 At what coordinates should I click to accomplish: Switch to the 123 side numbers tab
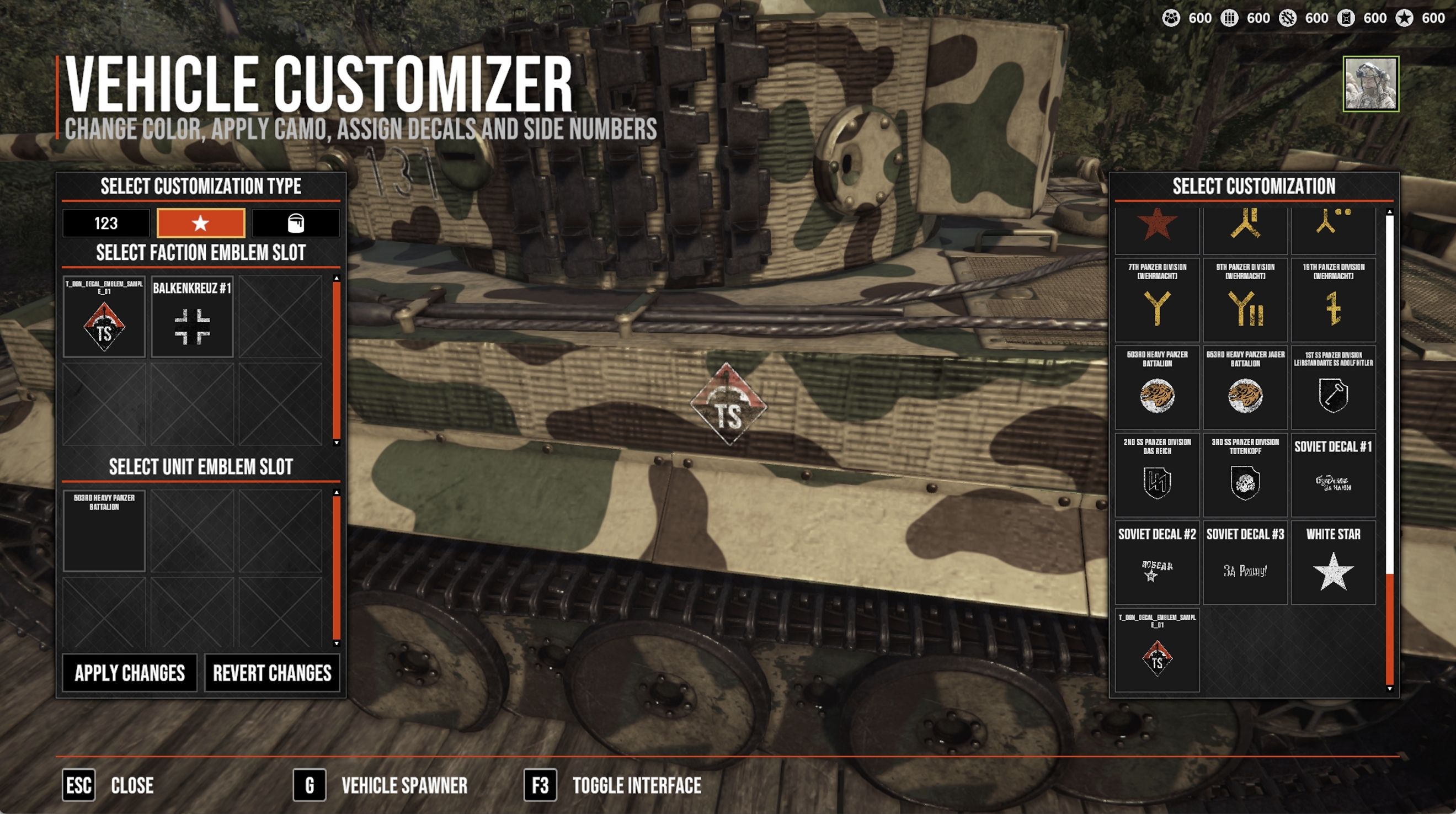[106, 223]
